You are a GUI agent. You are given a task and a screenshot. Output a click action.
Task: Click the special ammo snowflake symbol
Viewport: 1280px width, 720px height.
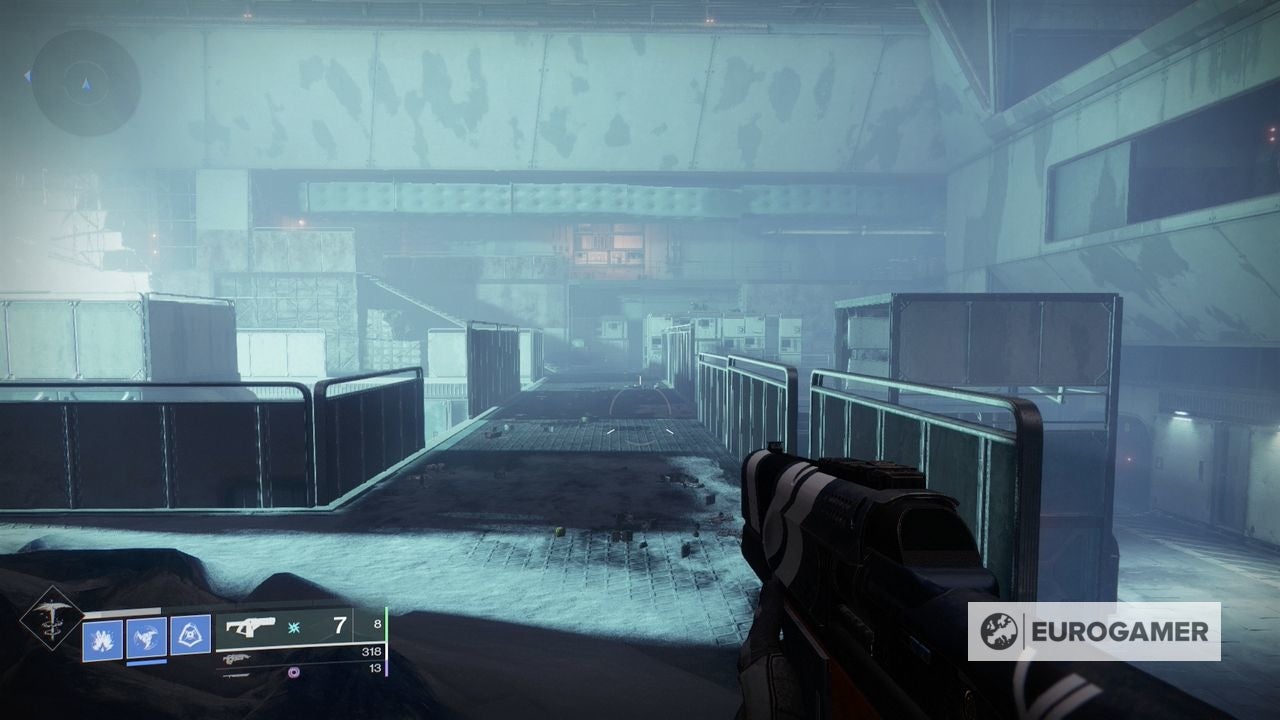coord(293,629)
